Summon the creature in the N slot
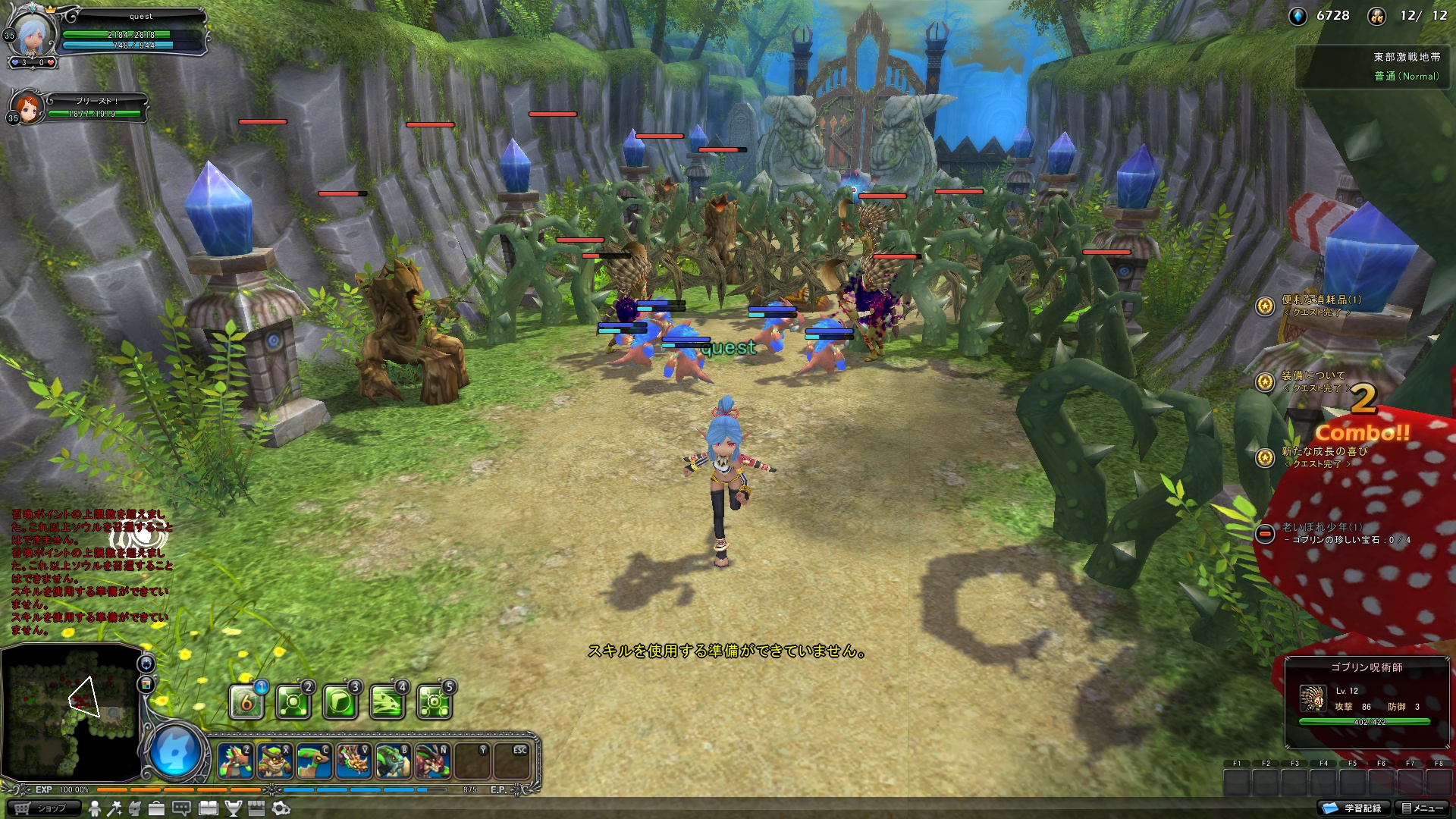The width and height of the screenshot is (1456, 819). click(x=432, y=761)
